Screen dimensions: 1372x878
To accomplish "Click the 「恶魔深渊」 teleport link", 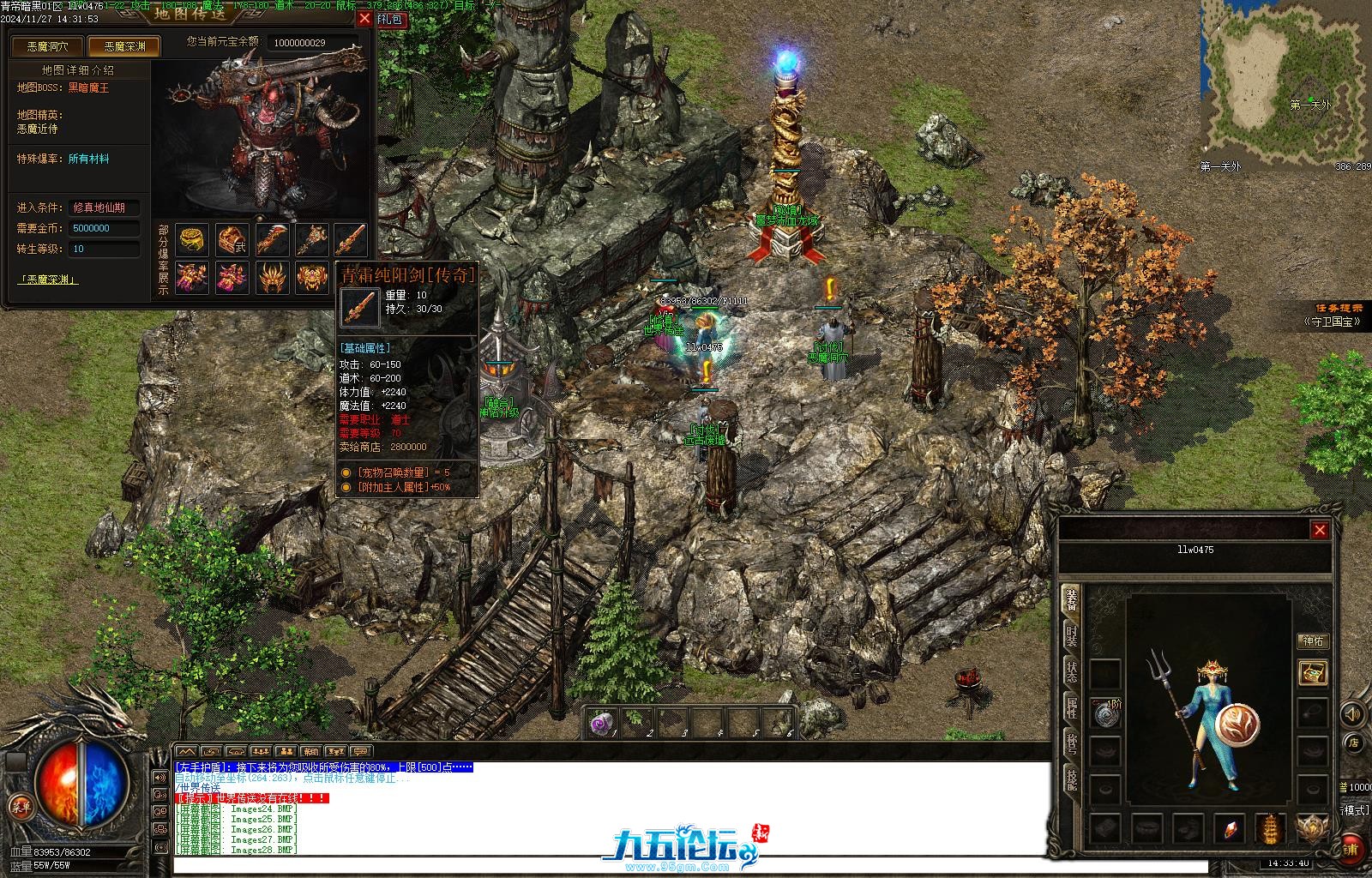I will tap(48, 280).
